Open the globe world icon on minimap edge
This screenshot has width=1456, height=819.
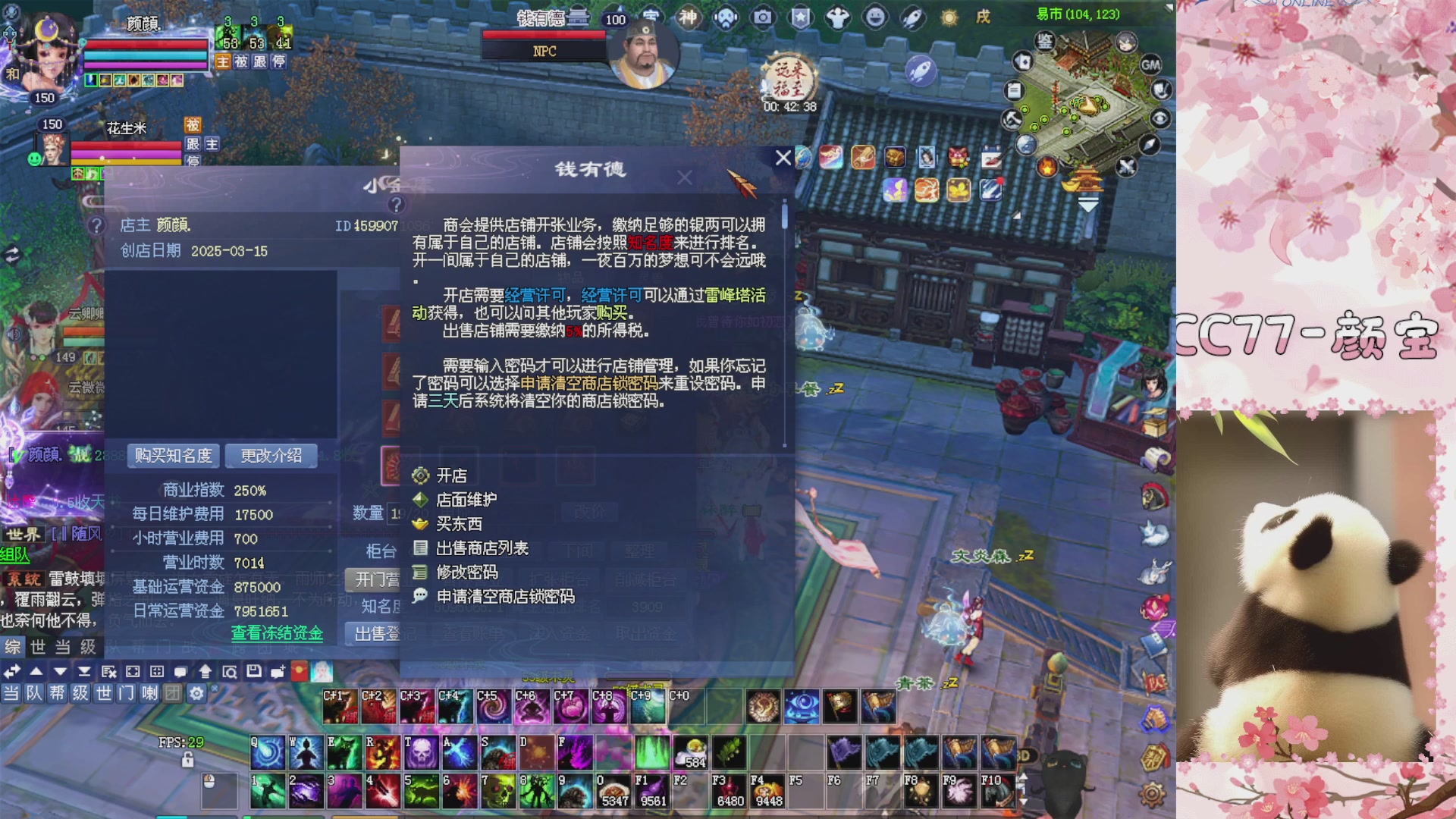pyautogui.click(x=1027, y=145)
